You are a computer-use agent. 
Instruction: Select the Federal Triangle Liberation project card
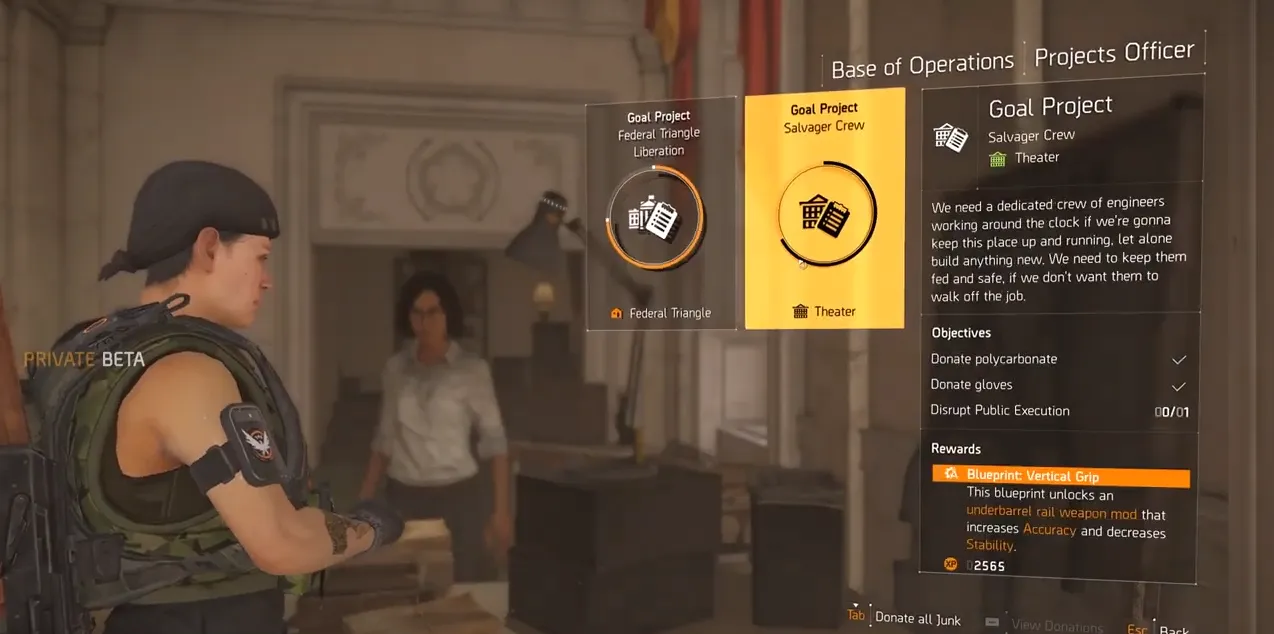661,215
